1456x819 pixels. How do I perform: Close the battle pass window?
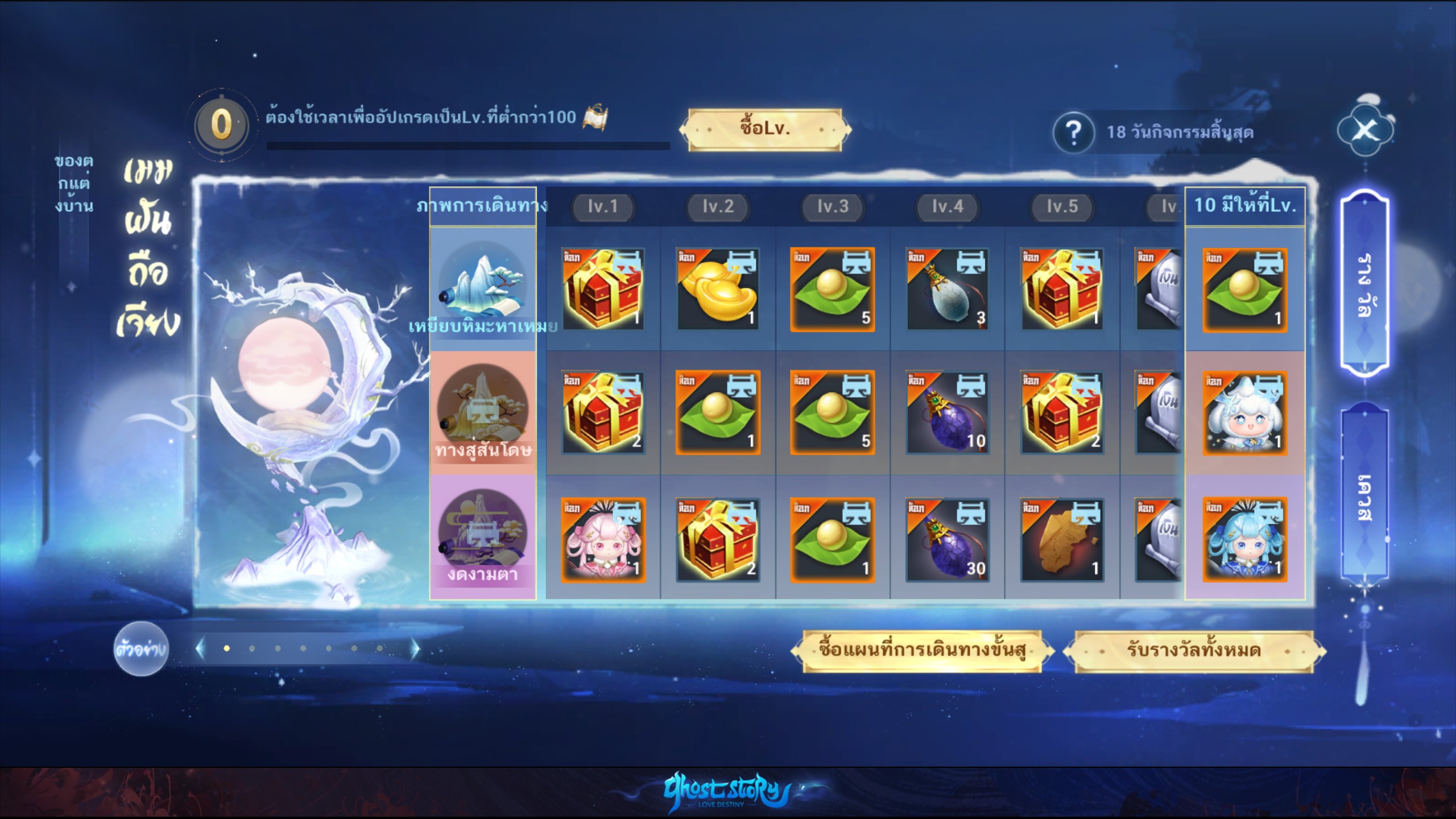1364,131
